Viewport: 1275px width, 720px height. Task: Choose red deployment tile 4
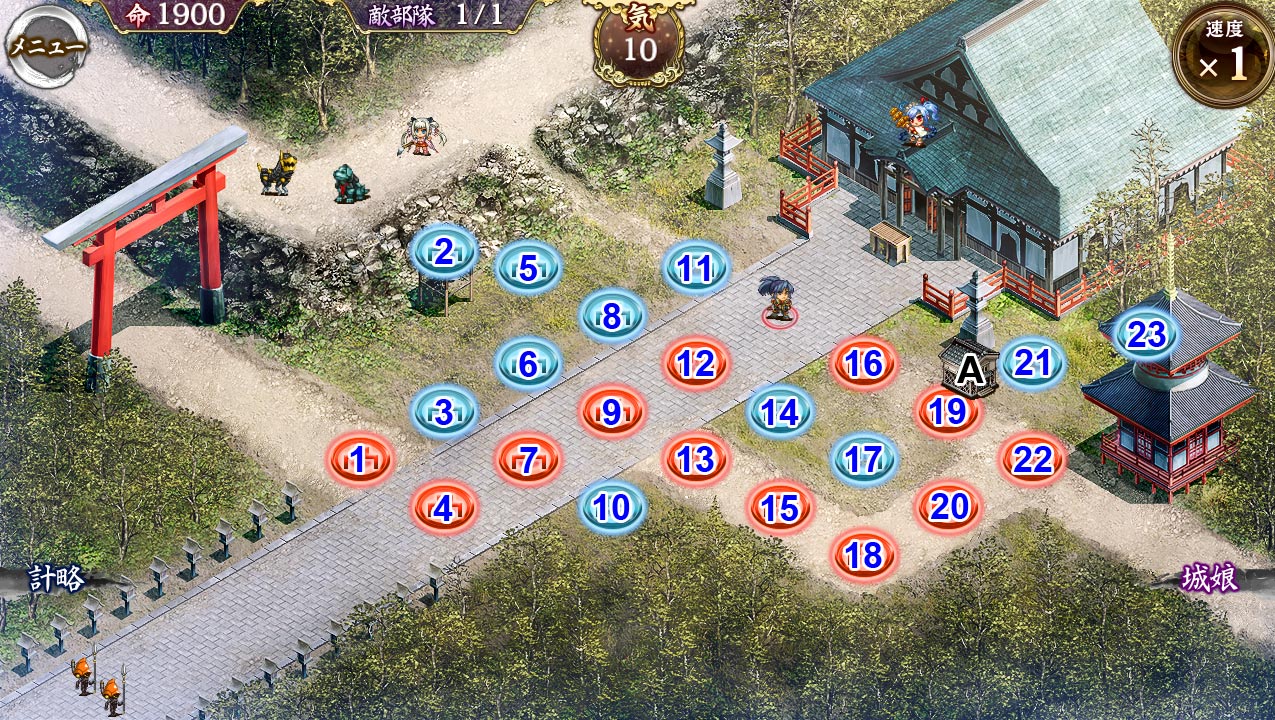[444, 508]
